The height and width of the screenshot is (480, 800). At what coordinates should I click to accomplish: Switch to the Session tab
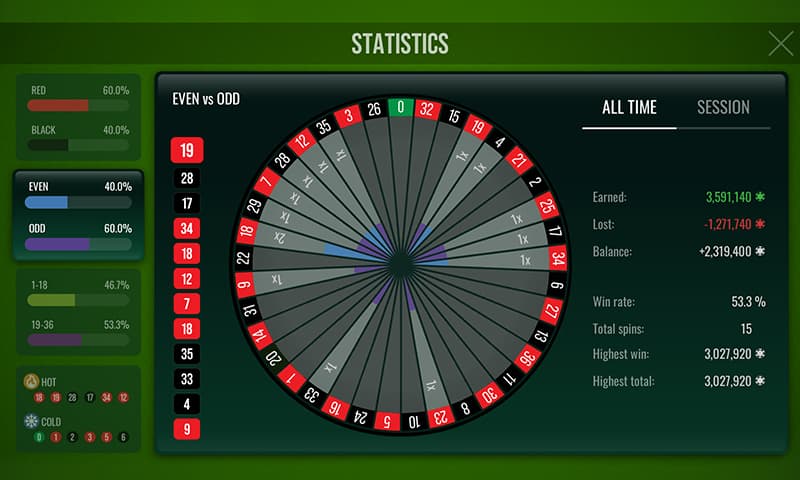coord(723,108)
